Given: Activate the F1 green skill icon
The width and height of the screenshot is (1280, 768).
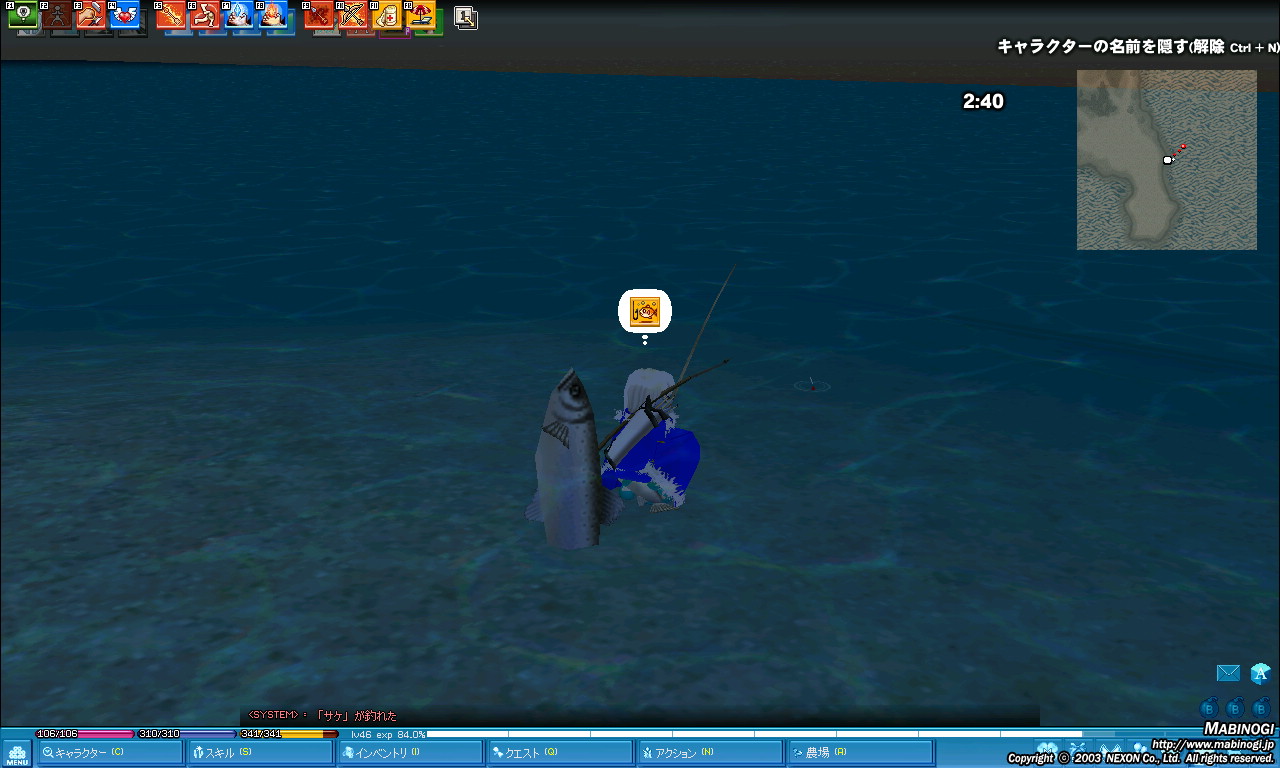Looking at the screenshot, I should coord(22,15).
